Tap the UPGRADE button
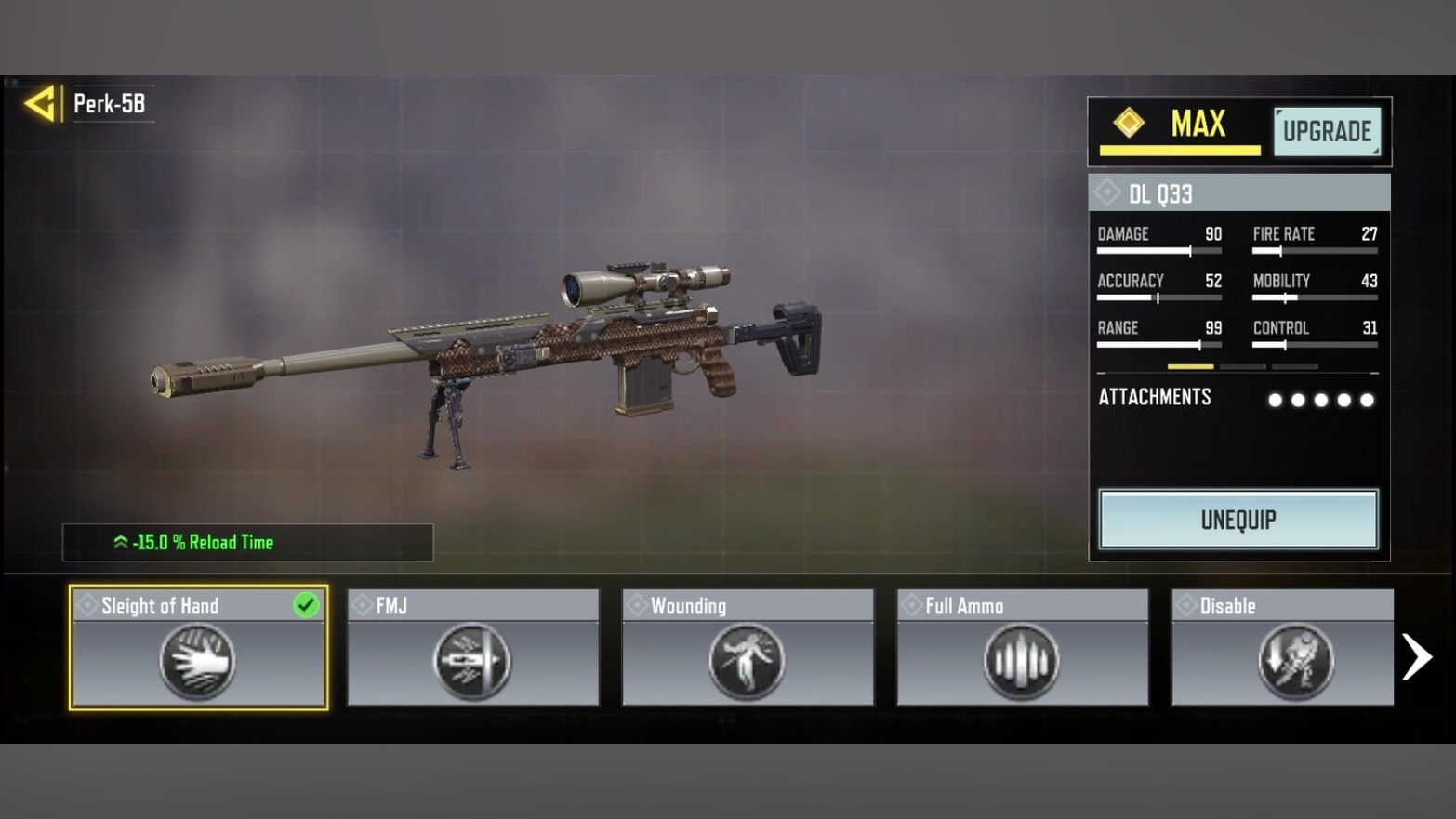 [1327, 131]
